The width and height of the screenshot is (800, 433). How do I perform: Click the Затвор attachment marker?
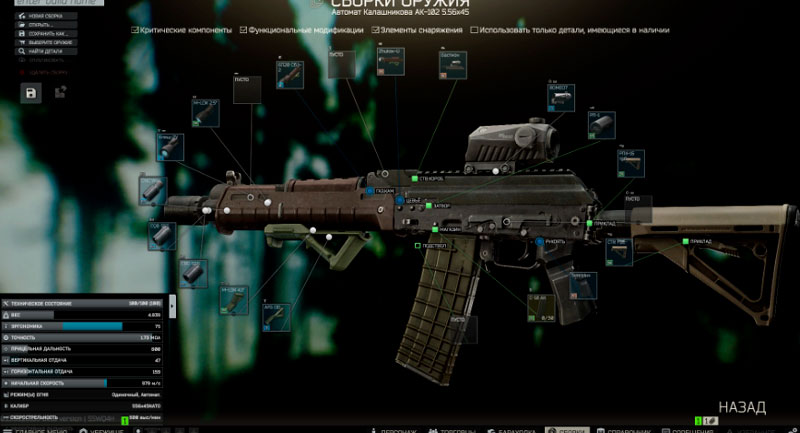click(x=429, y=206)
